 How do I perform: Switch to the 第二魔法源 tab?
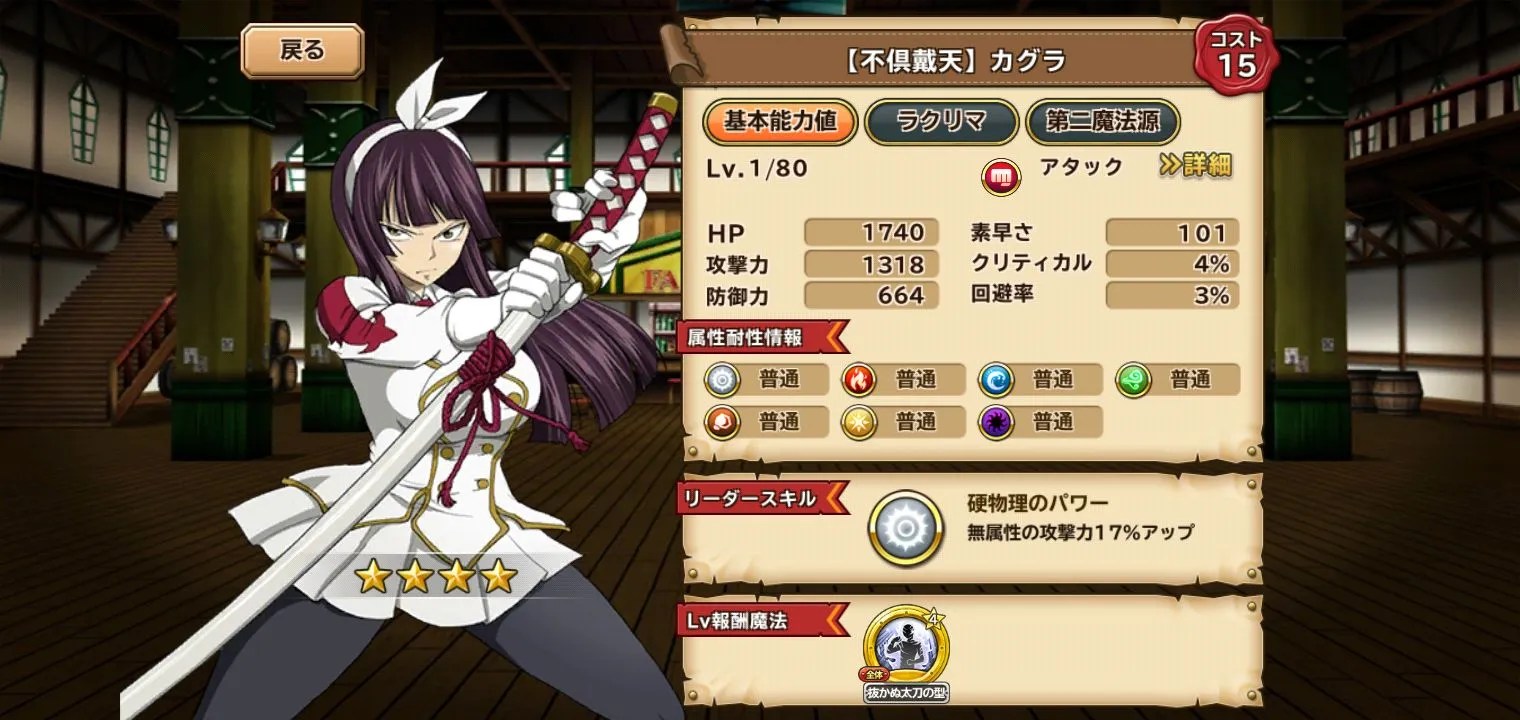tap(1102, 122)
